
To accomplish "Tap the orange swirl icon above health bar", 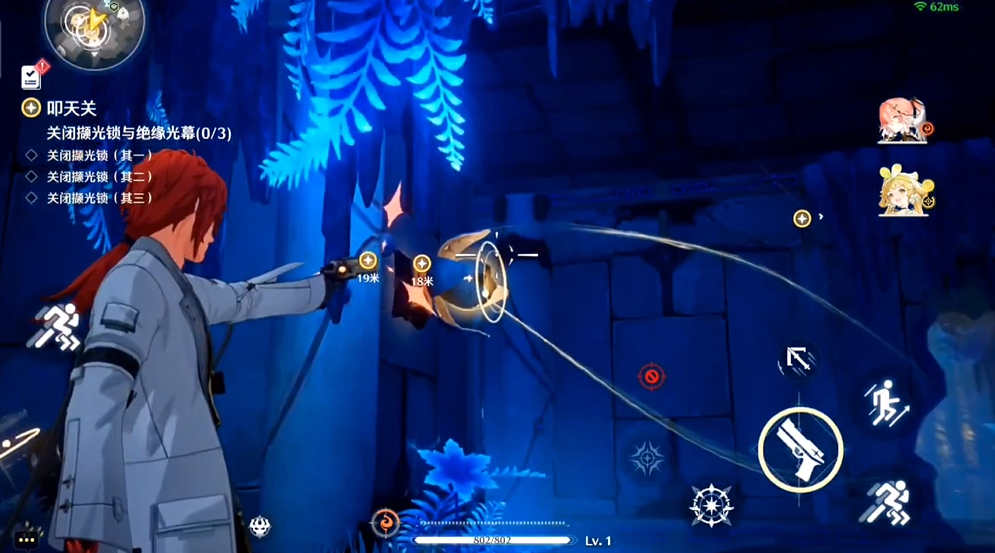I will [384, 521].
